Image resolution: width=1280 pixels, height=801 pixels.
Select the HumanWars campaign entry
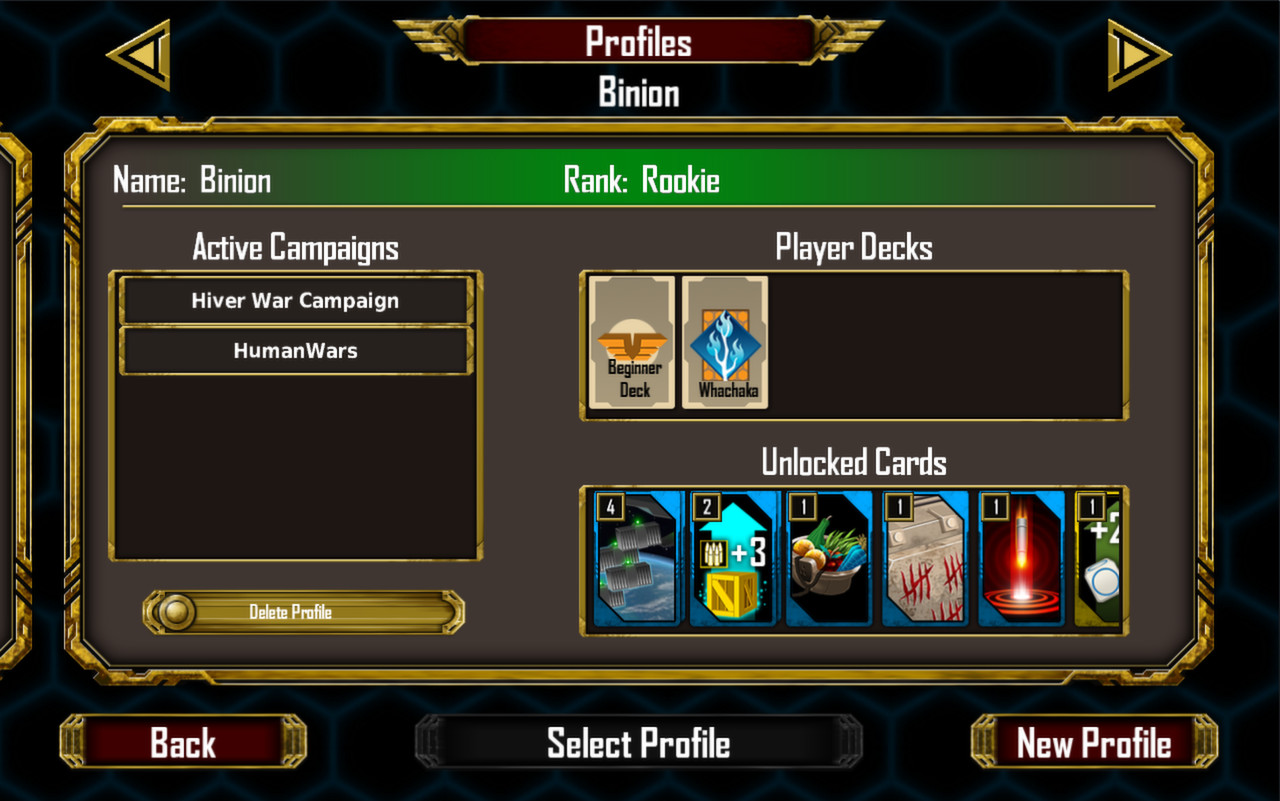point(295,351)
